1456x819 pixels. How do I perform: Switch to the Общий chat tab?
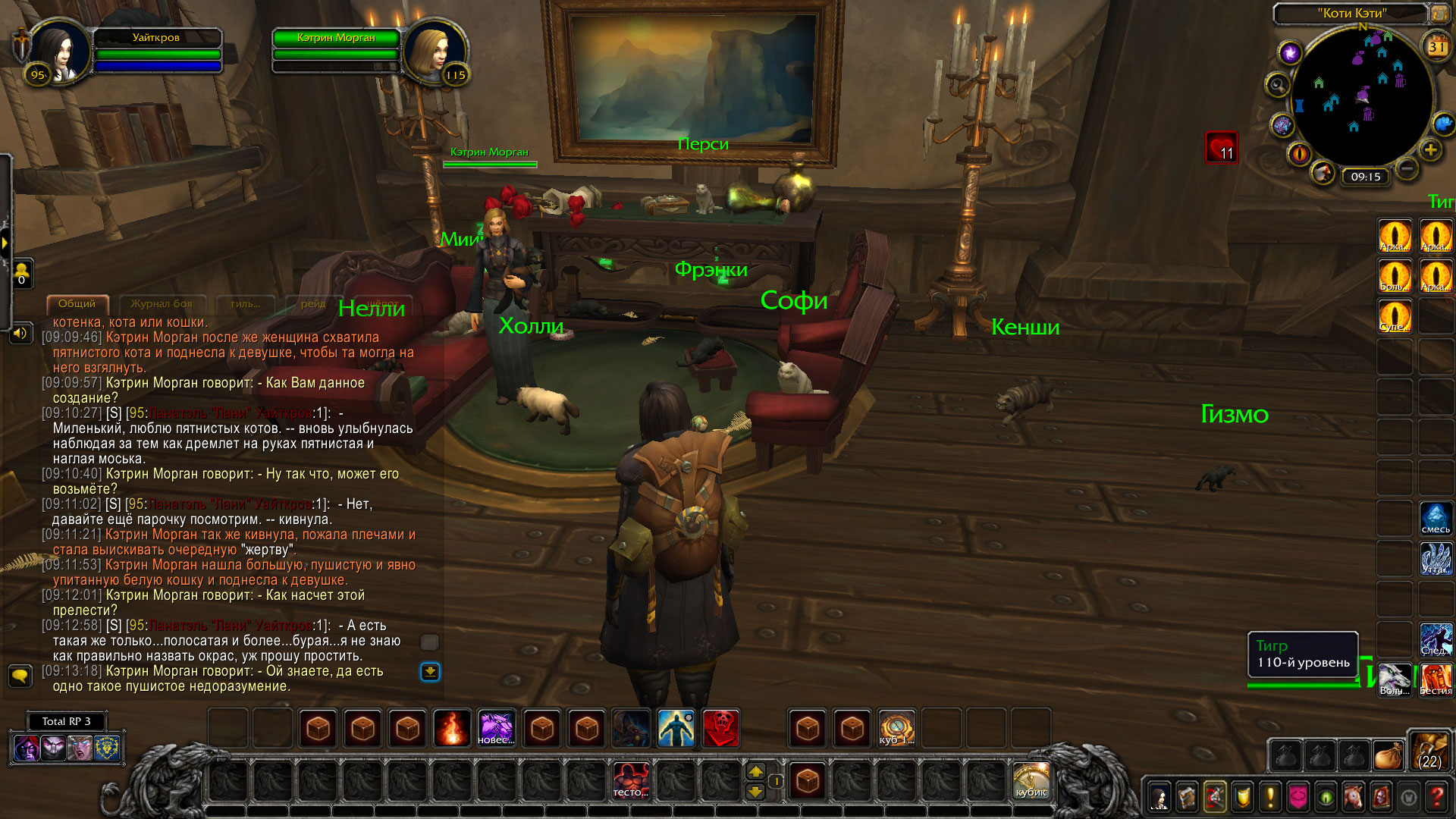coord(77,303)
